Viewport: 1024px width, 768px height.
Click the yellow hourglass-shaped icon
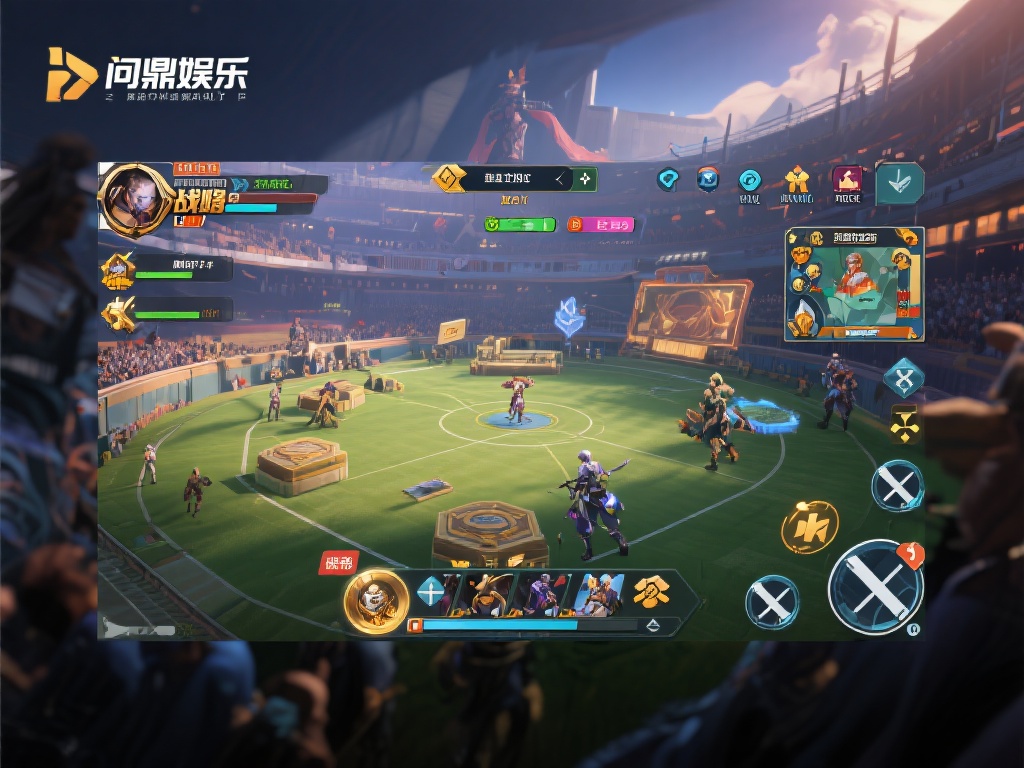point(904,424)
